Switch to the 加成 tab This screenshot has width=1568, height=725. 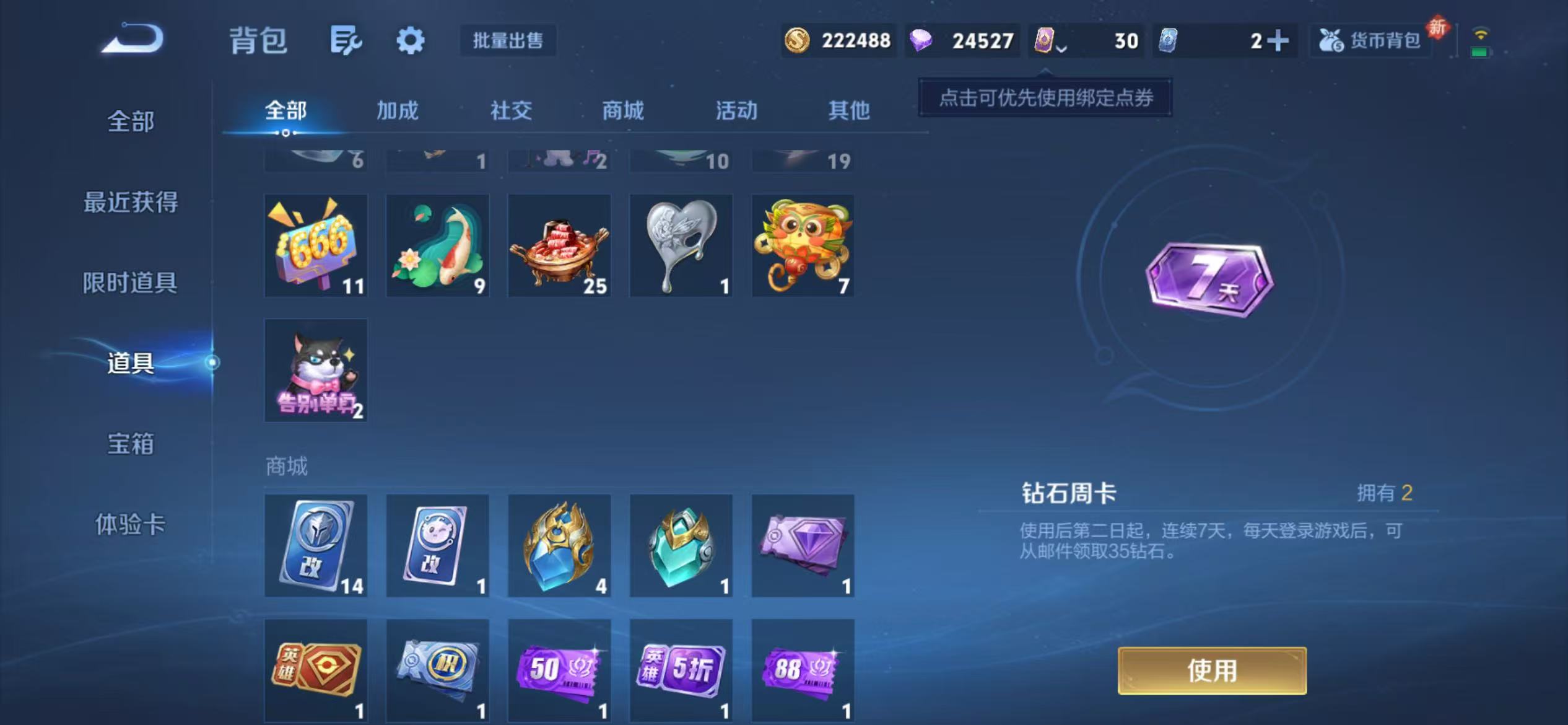coord(397,112)
